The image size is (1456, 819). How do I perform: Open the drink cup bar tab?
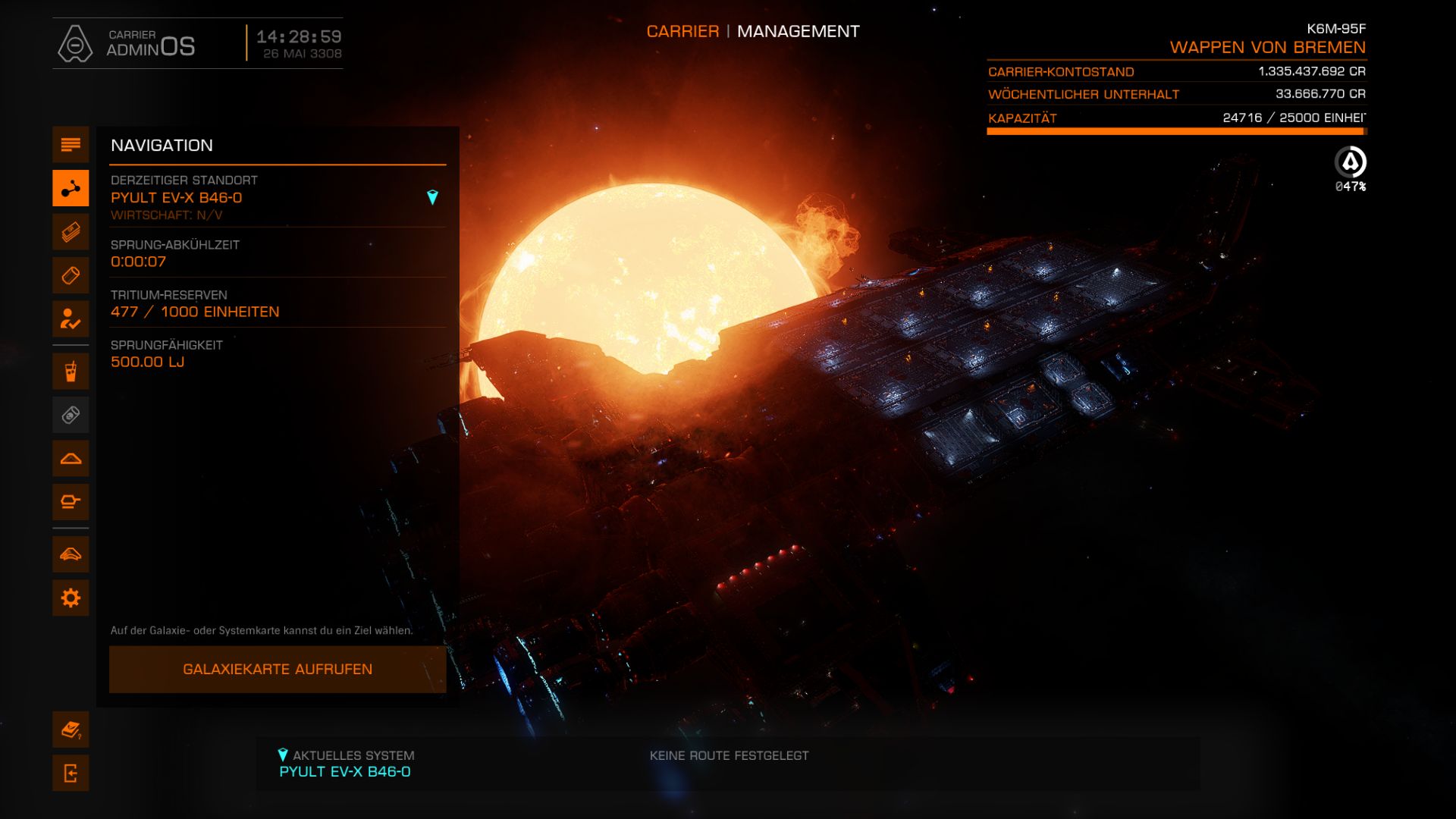point(71,372)
